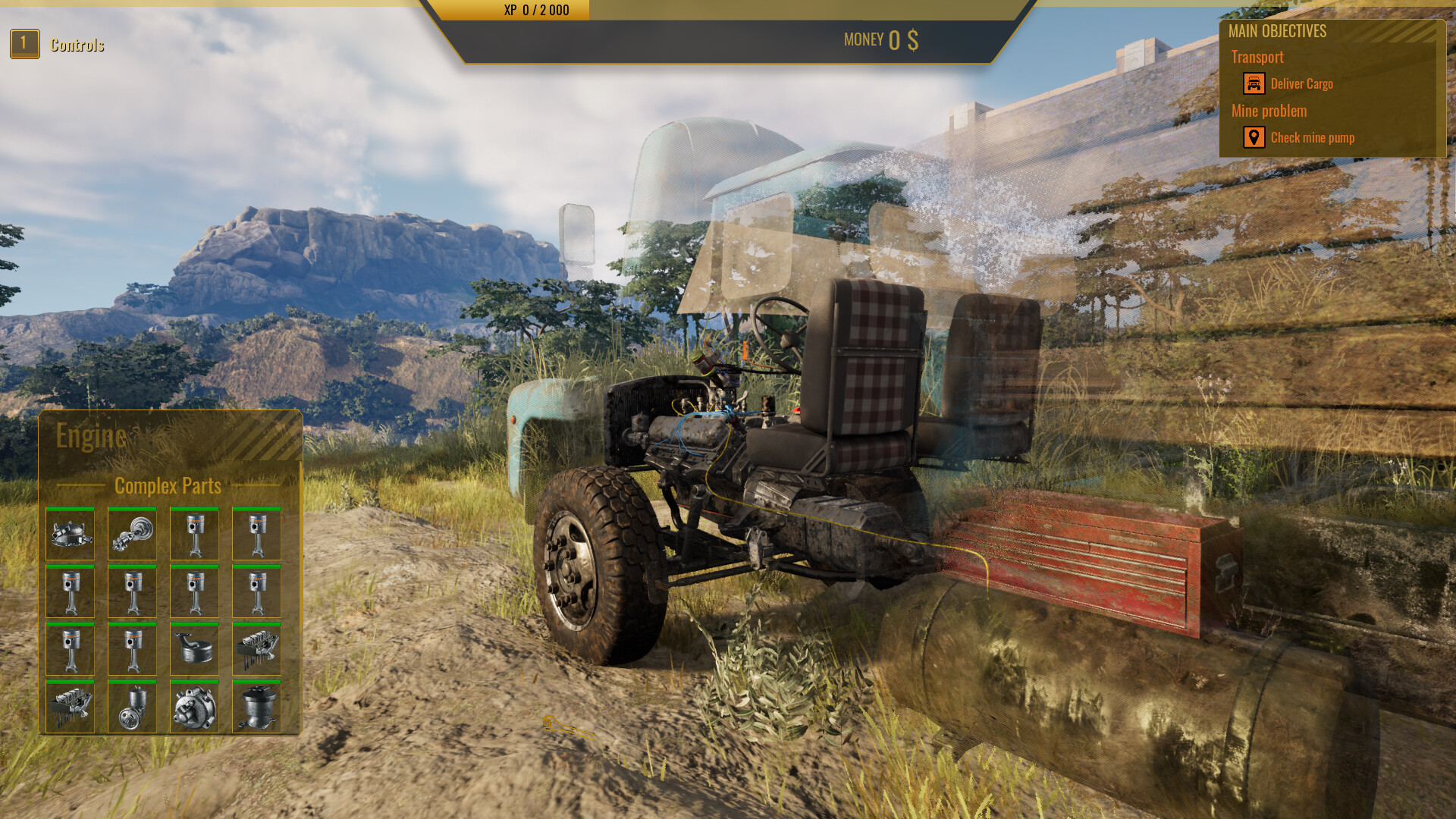Collapse the Engine panel header
The width and height of the screenshot is (1456, 819).
click(x=91, y=436)
